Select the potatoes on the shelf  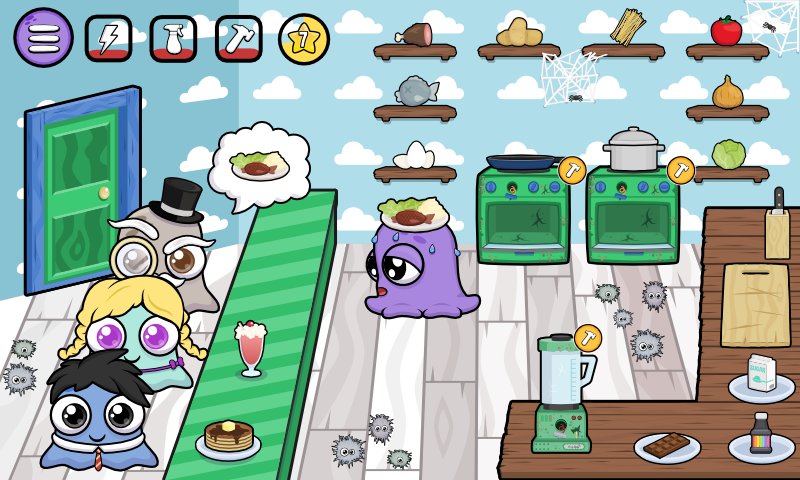point(519,32)
